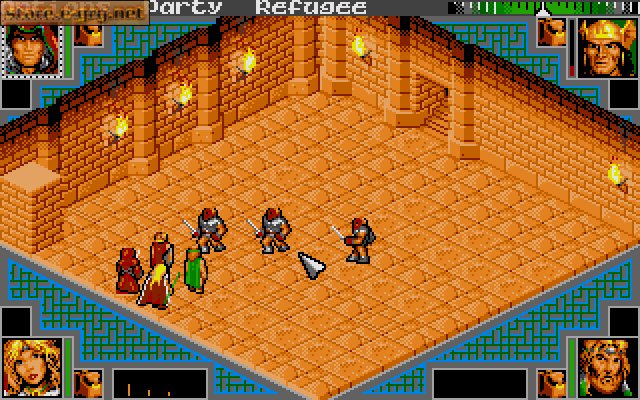
Task: Select the bearded crowned character portrait
Action: click(x=604, y=366)
